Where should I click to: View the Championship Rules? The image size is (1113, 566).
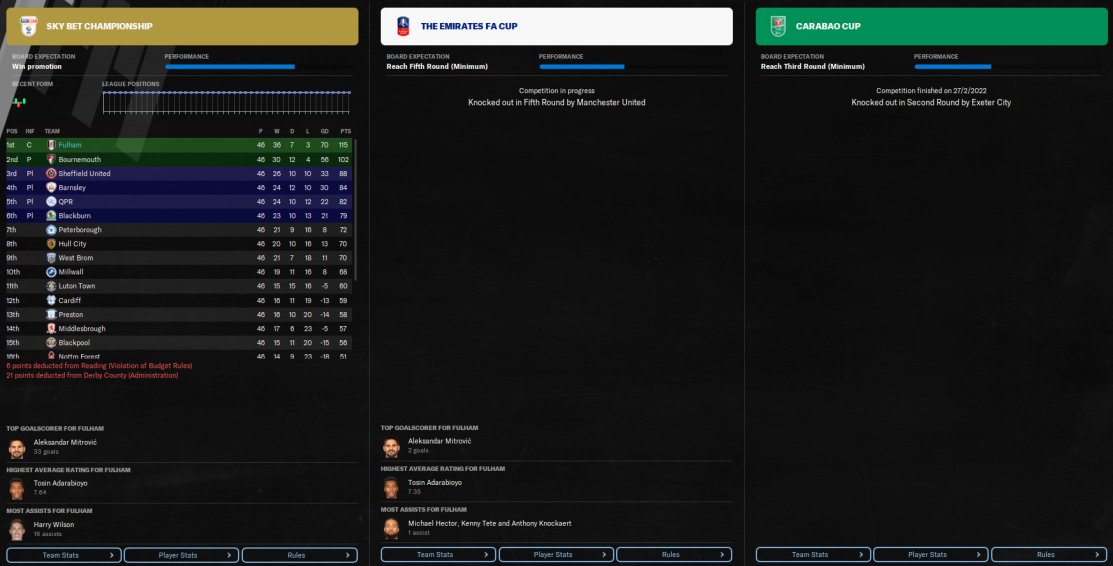point(299,554)
